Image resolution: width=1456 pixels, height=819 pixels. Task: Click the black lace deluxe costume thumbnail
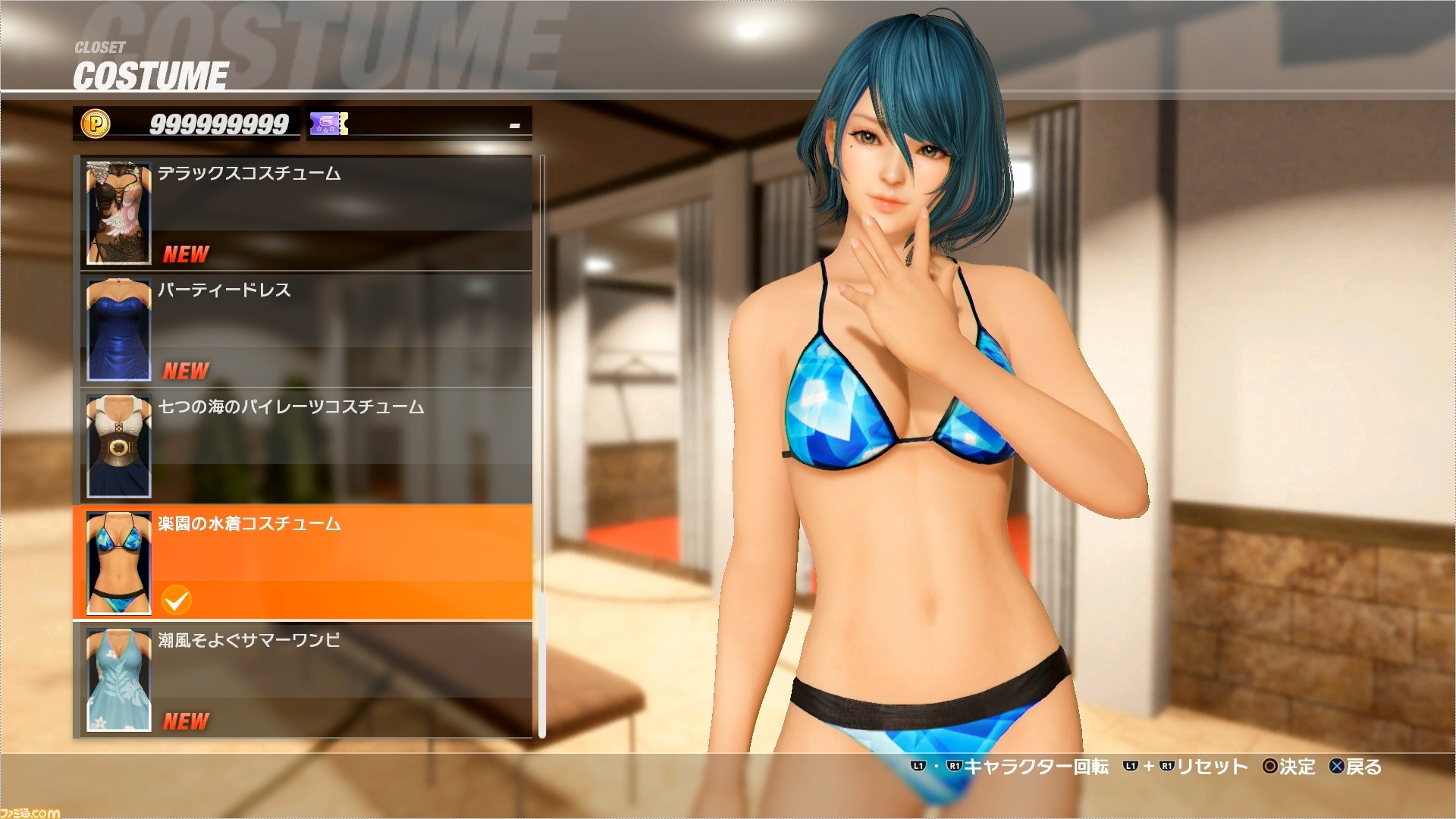click(118, 212)
